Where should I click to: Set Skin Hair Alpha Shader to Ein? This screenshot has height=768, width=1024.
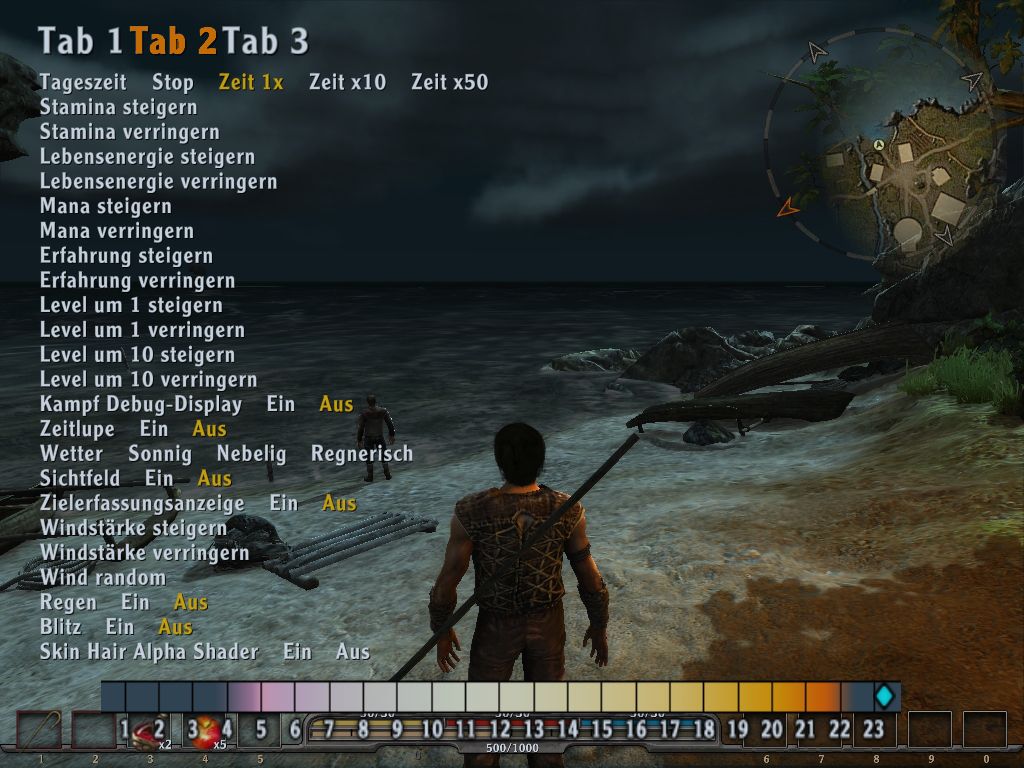297,652
